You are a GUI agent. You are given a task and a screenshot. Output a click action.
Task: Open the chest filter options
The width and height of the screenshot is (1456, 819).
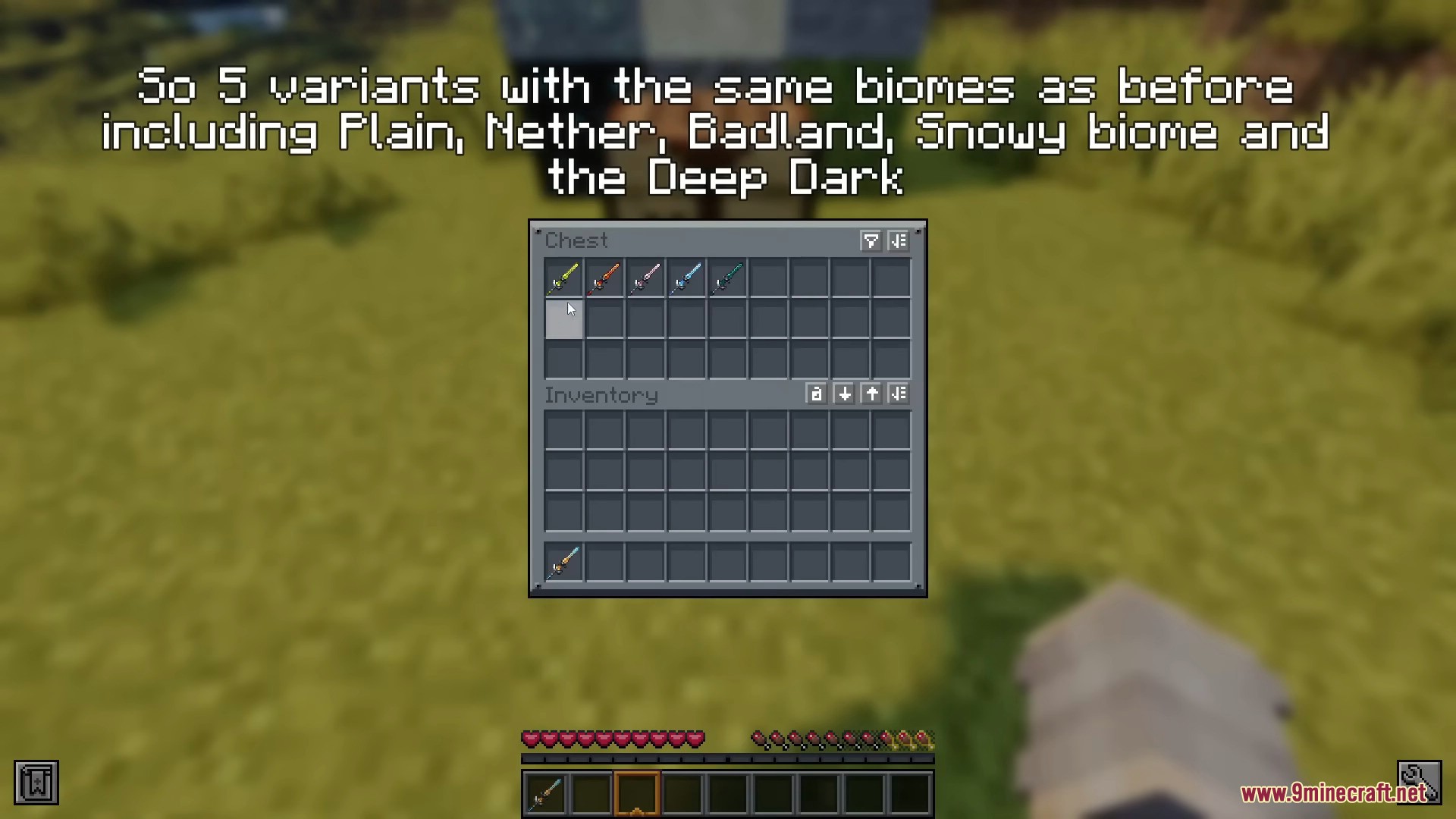click(870, 241)
